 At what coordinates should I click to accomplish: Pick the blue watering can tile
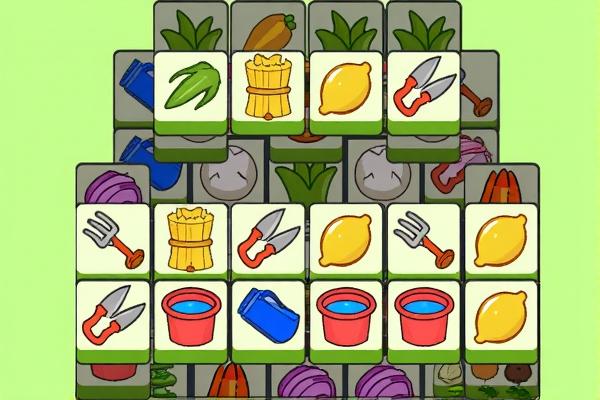(x=268, y=315)
